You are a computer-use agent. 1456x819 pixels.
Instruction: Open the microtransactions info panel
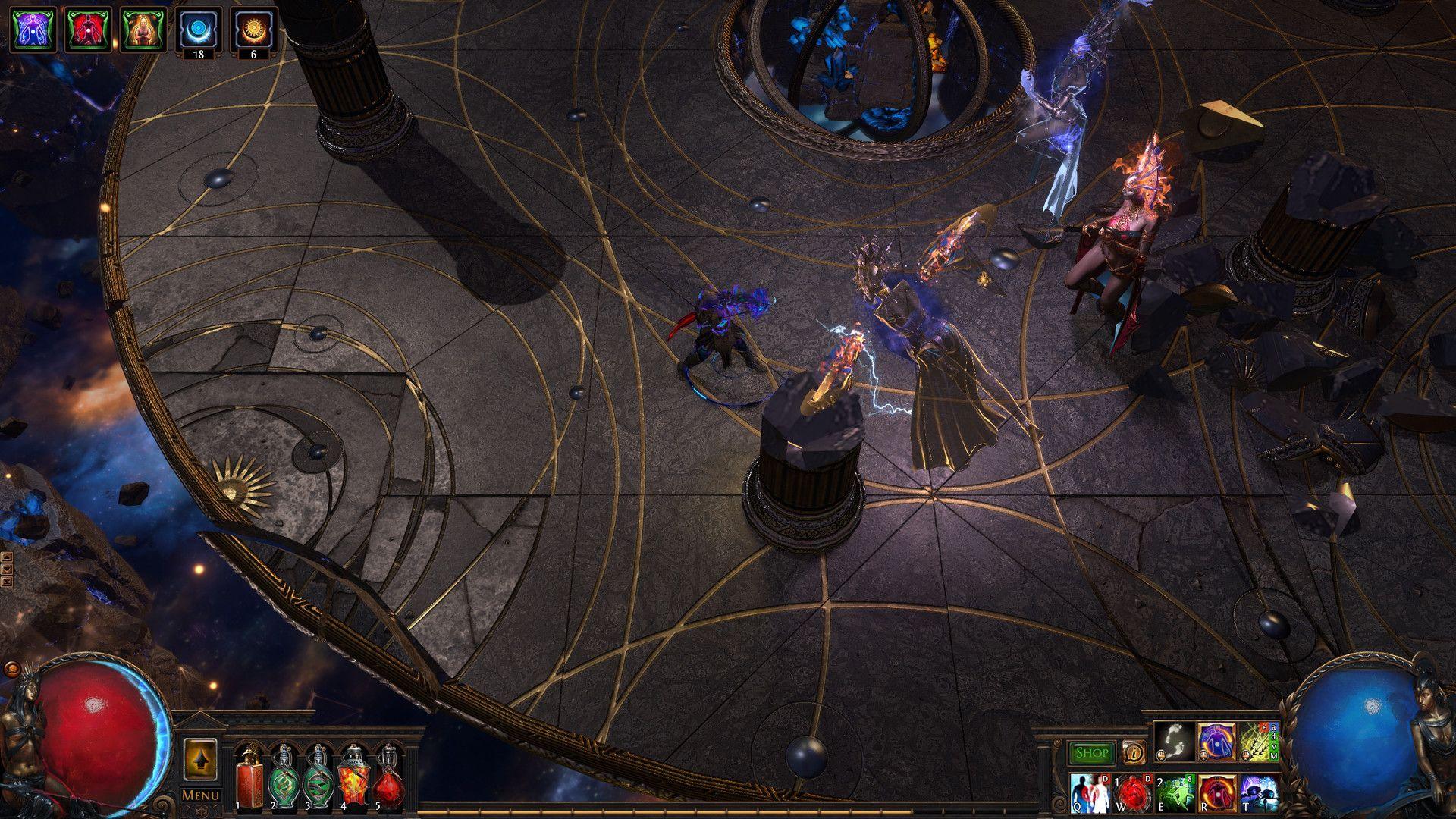[x=1133, y=752]
